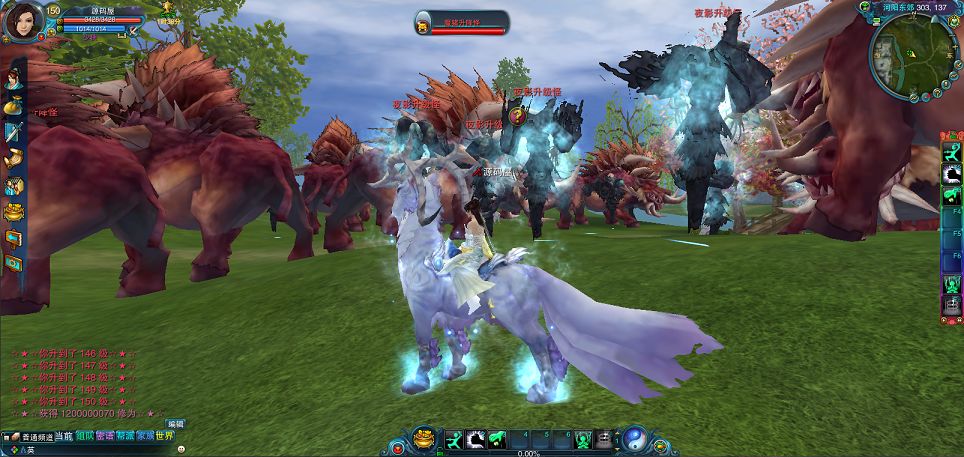Switch to the 帮派 guild chat channel
Viewport: 964px width, 457px height.
point(125,436)
